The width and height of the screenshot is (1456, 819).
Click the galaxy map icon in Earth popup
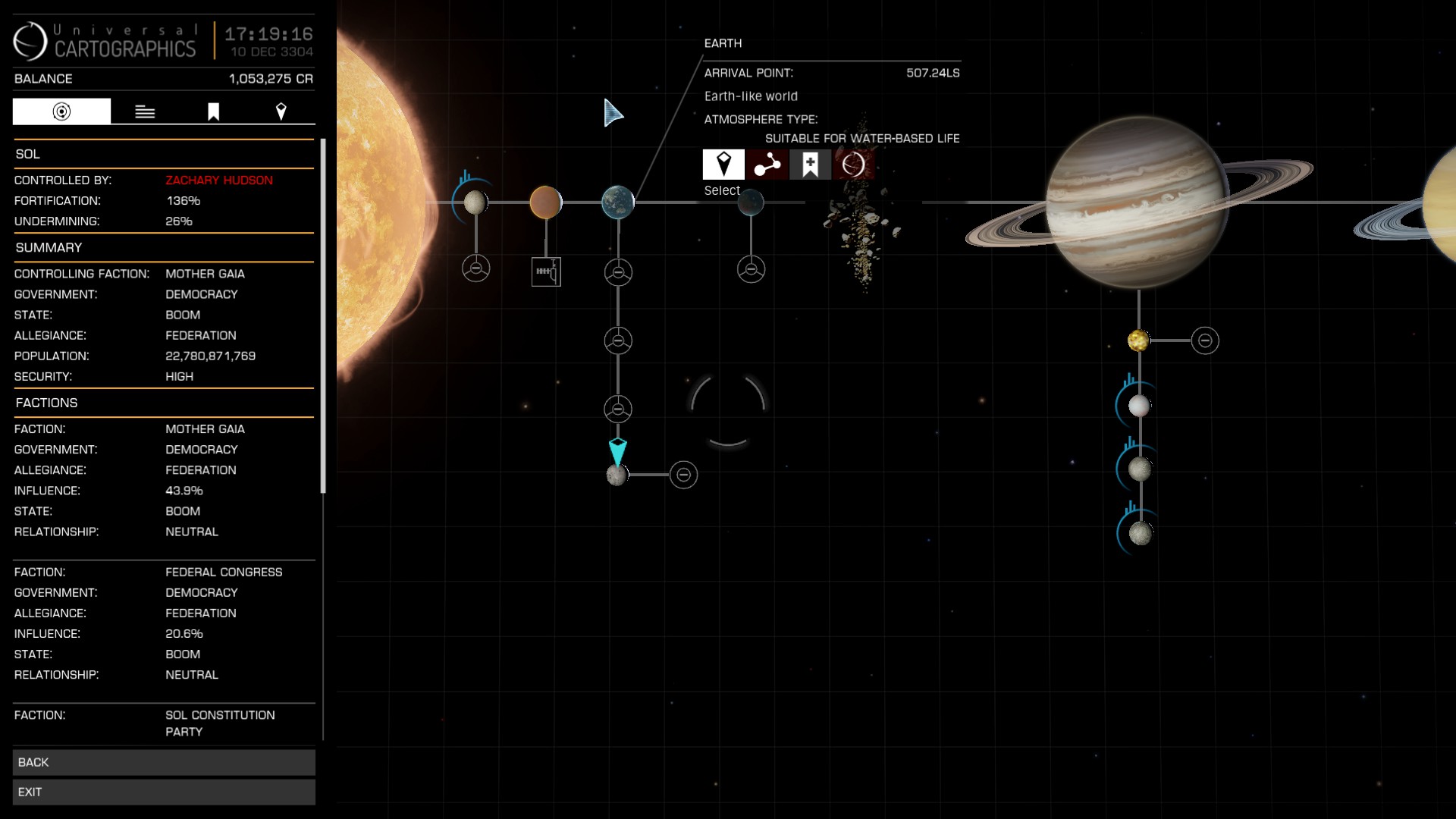(x=853, y=164)
